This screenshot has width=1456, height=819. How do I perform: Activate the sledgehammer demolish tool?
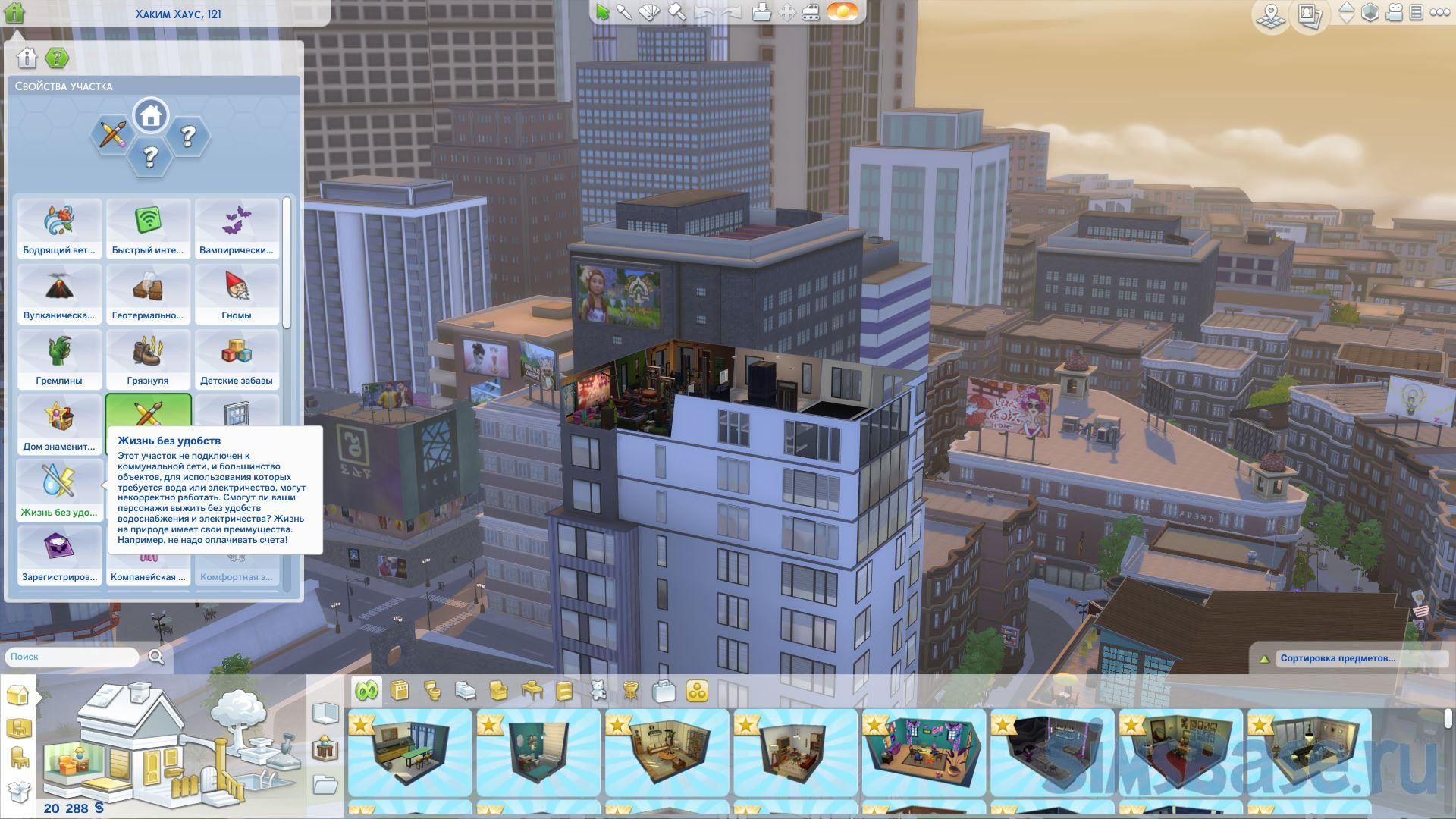point(676,12)
